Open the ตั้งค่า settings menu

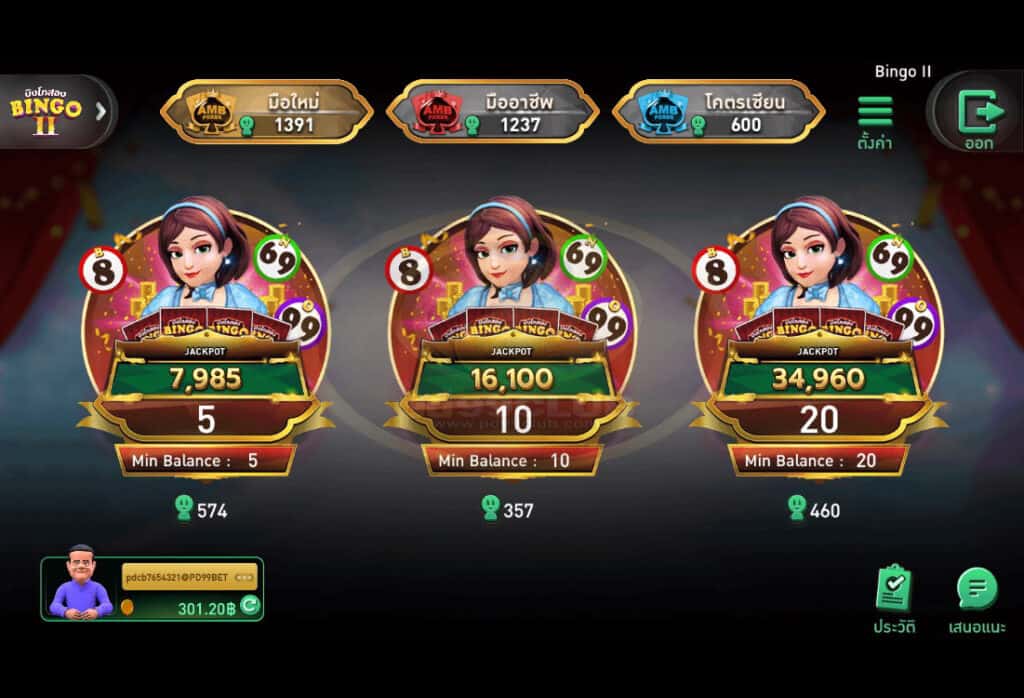(x=875, y=118)
